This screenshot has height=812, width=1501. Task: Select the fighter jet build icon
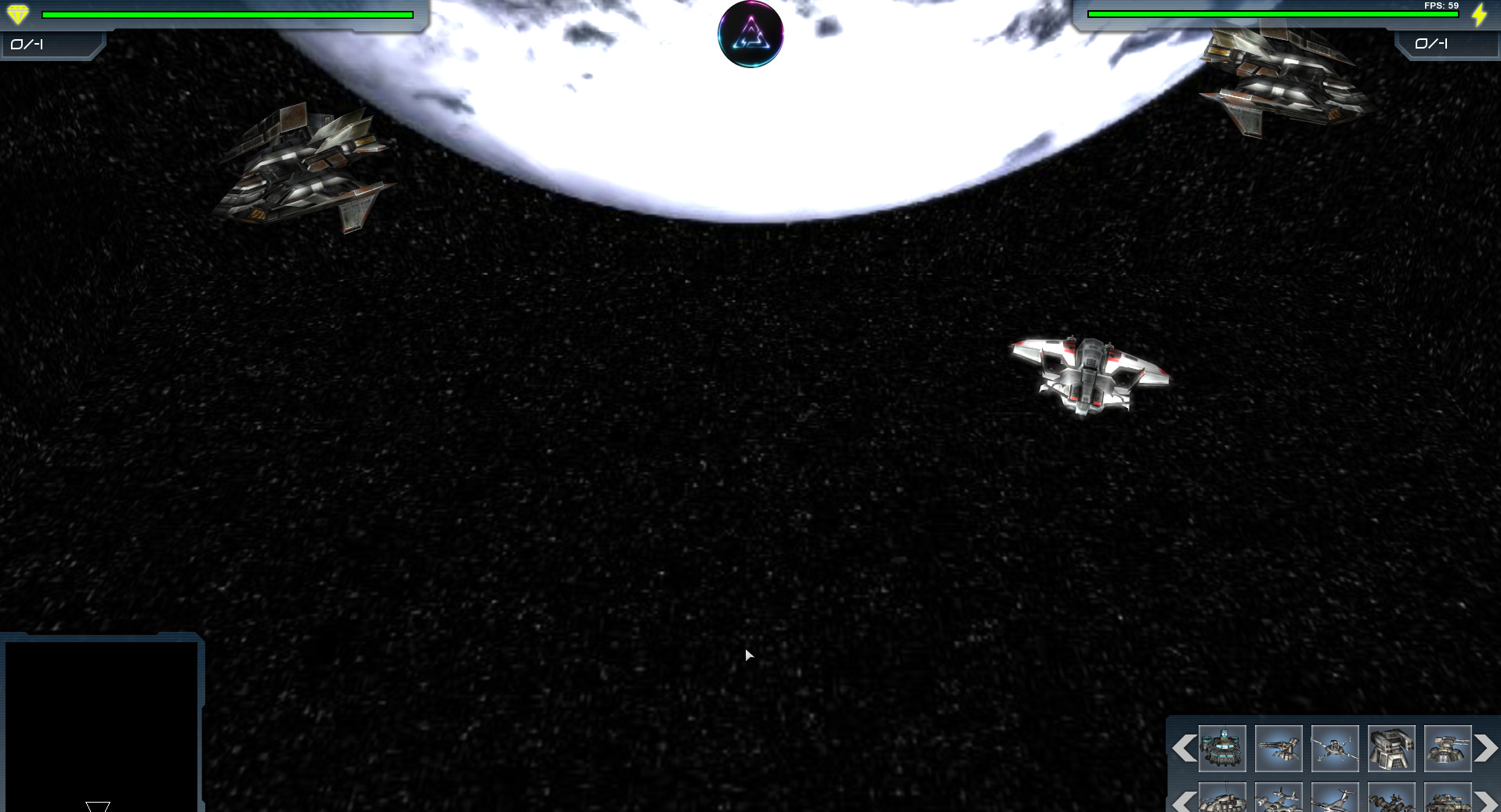1335,799
